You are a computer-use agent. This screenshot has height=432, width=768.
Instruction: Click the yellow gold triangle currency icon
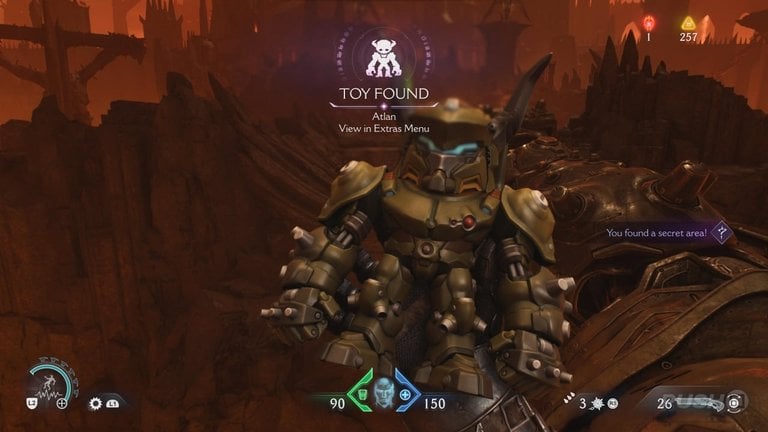pyautogui.click(x=688, y=24)
